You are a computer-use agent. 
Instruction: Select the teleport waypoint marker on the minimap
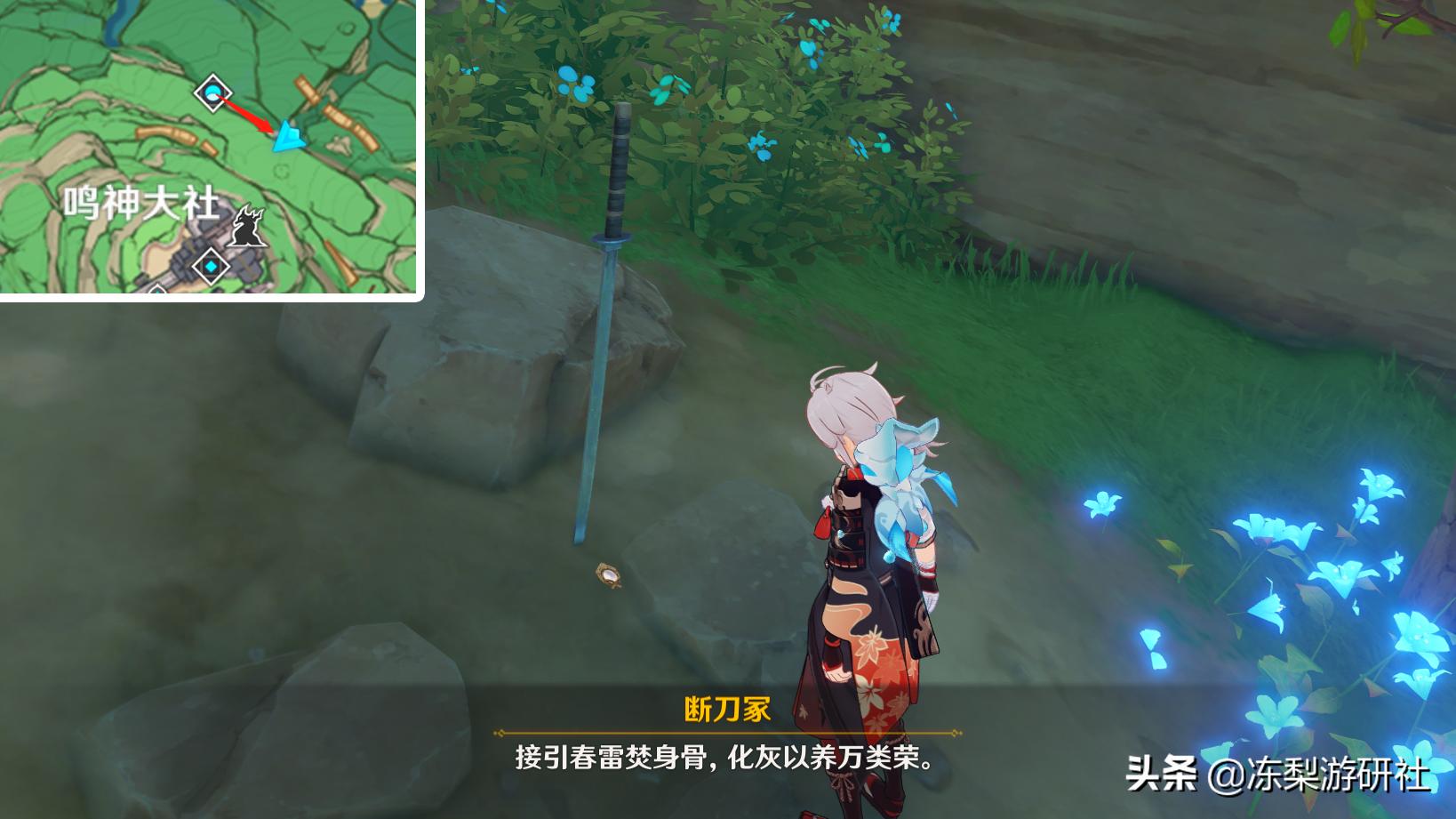[x=213, y=93]
